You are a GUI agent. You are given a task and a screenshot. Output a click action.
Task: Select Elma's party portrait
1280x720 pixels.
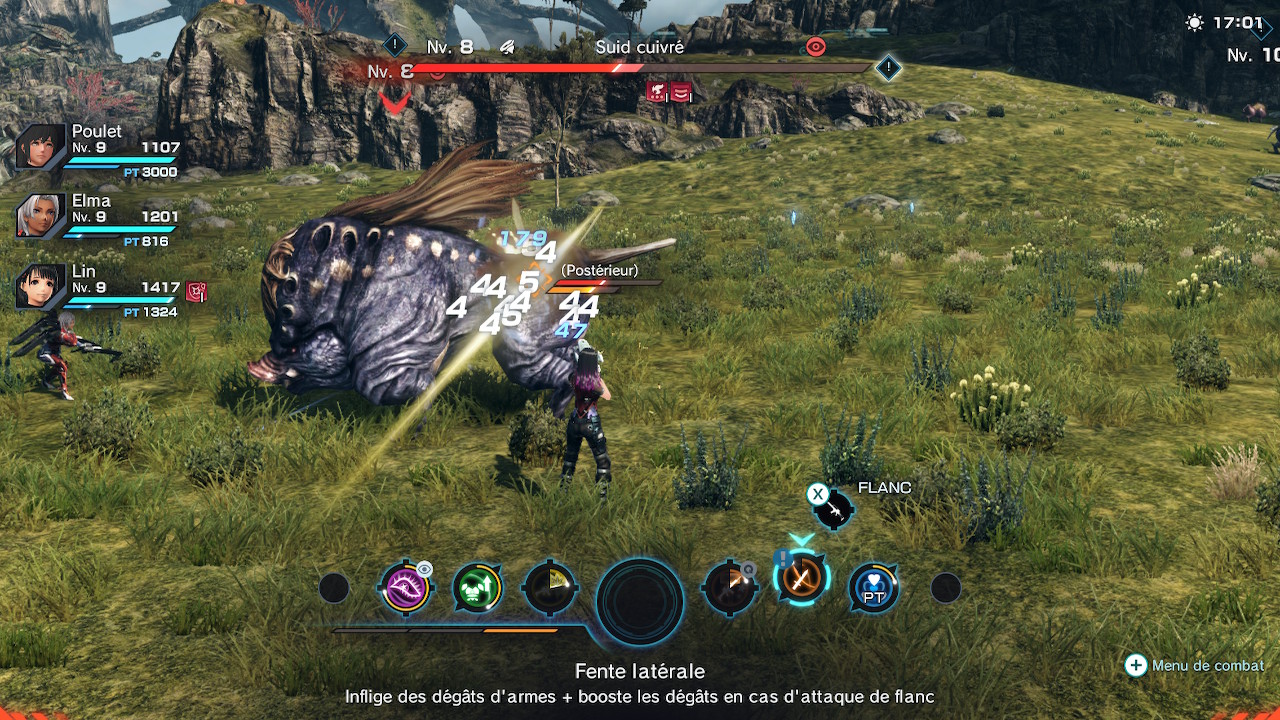pyautogui.click(x=41, y=217)
